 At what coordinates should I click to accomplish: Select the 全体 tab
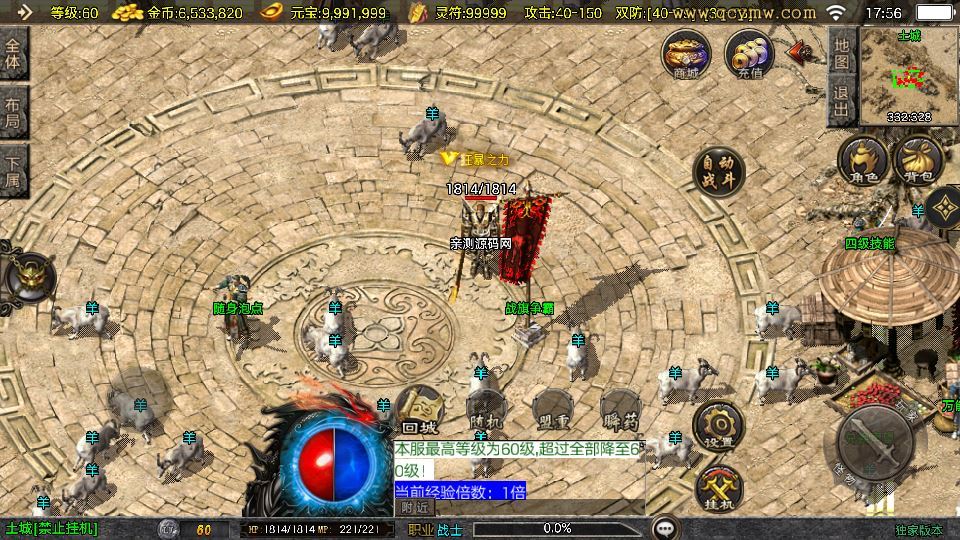point(13,54)
